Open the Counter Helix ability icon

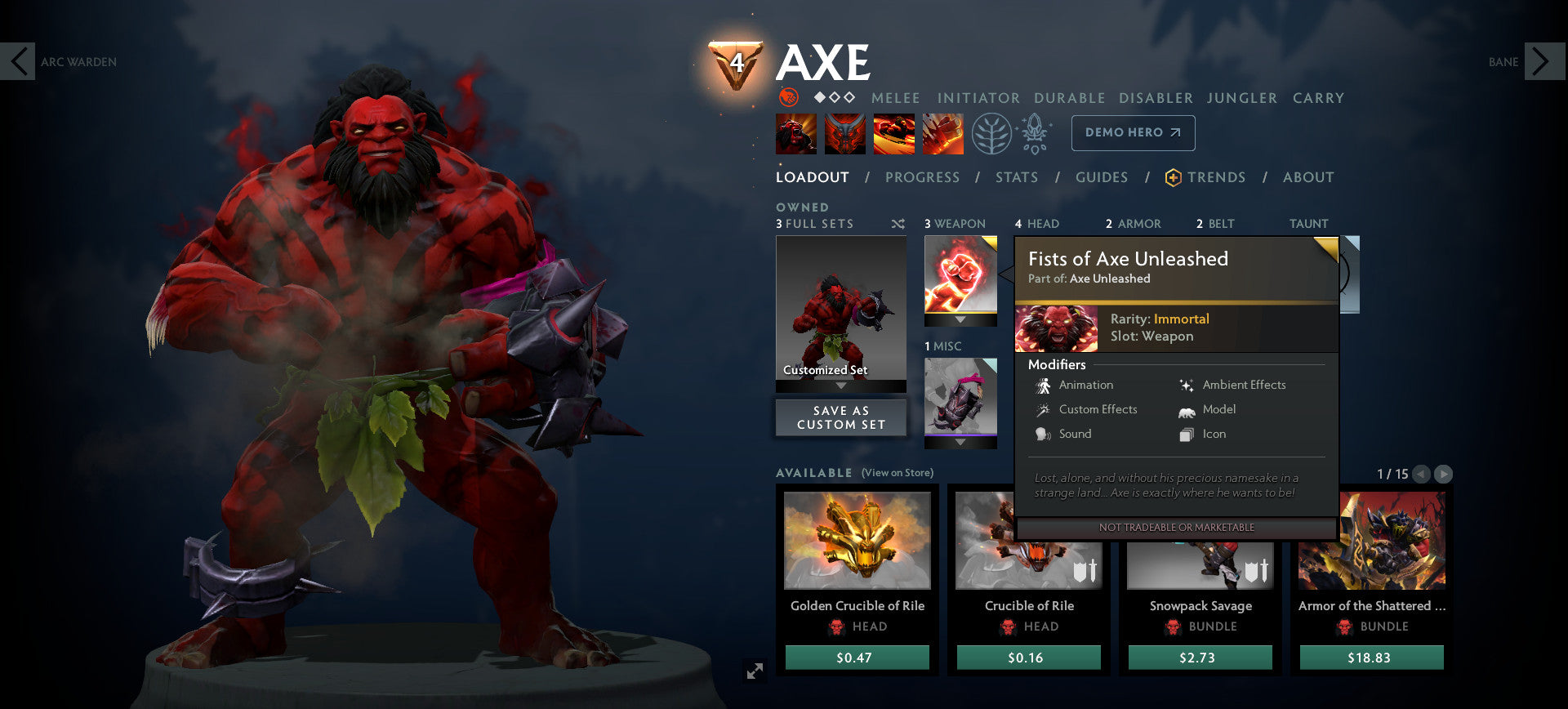click(893, 133)
